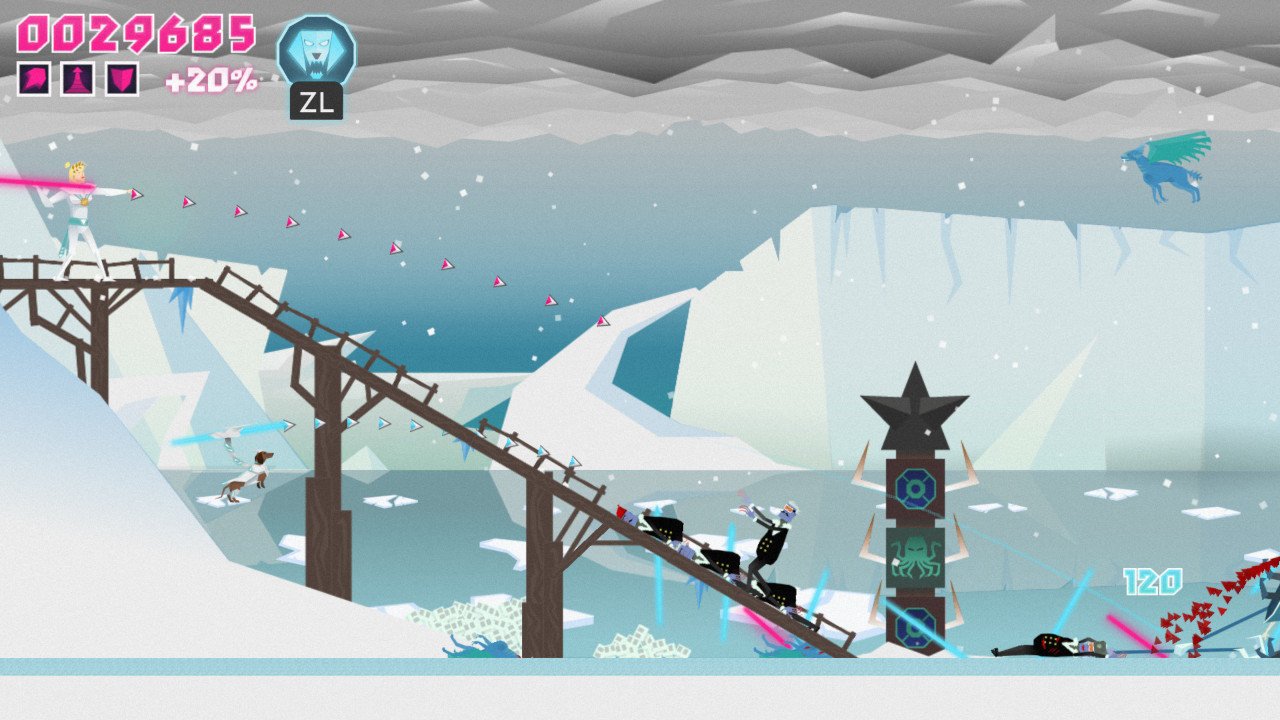
Task: Select the pink shield upgrade icon
Action: click(x=122, y=79)
